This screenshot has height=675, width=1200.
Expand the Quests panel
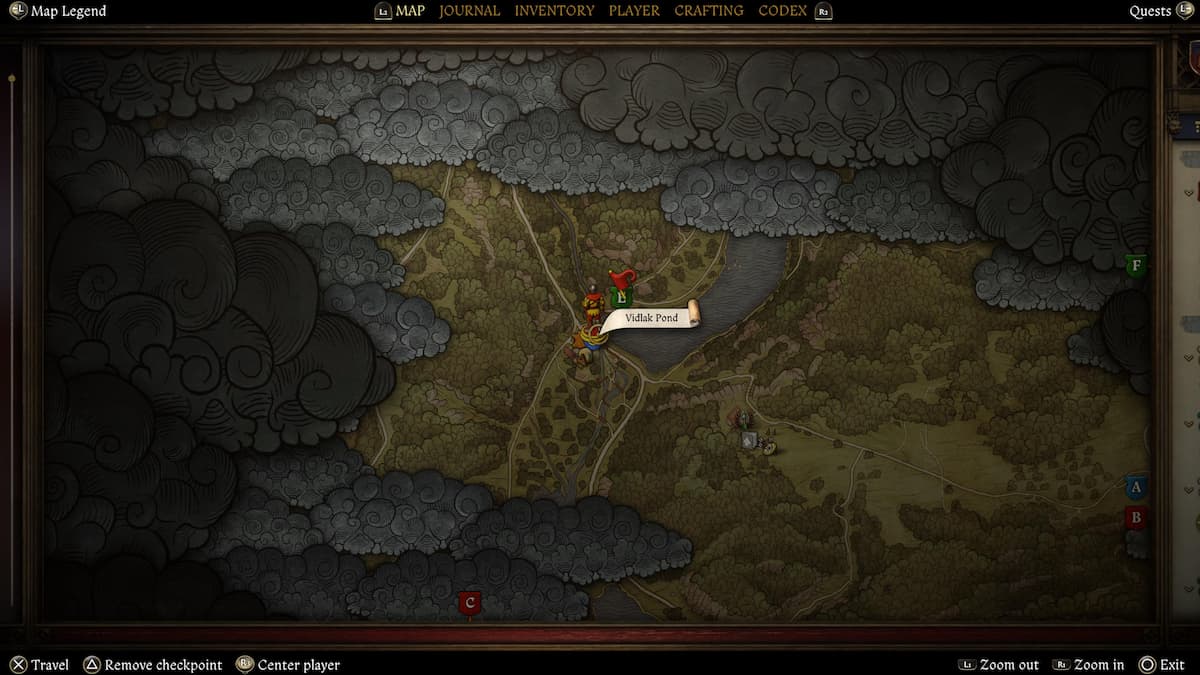(x=1150, y=11)
